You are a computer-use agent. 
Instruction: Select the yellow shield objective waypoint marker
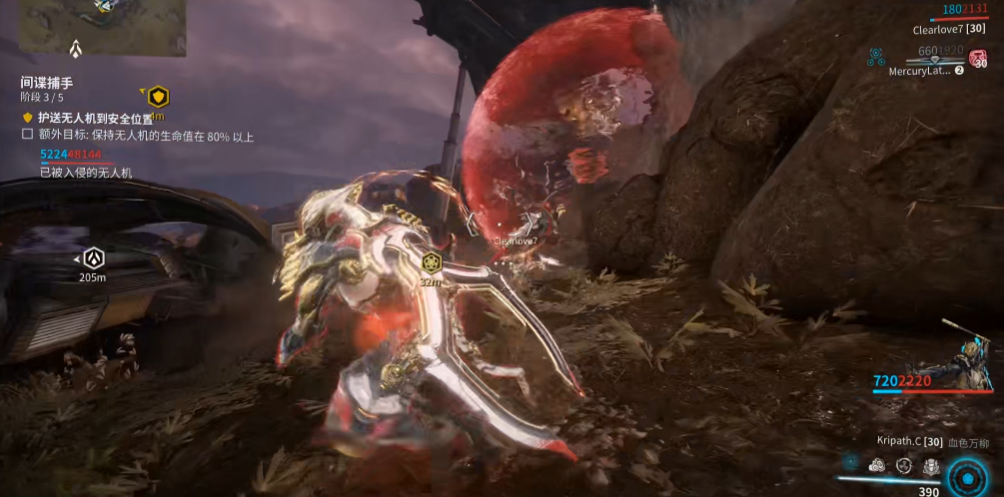point(158,97)
